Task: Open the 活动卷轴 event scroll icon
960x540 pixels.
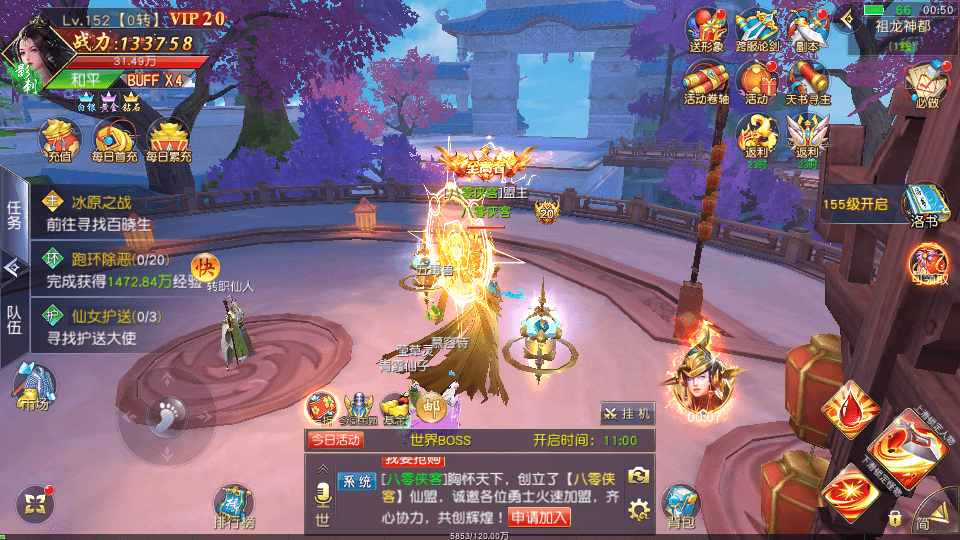Action: 706,82
